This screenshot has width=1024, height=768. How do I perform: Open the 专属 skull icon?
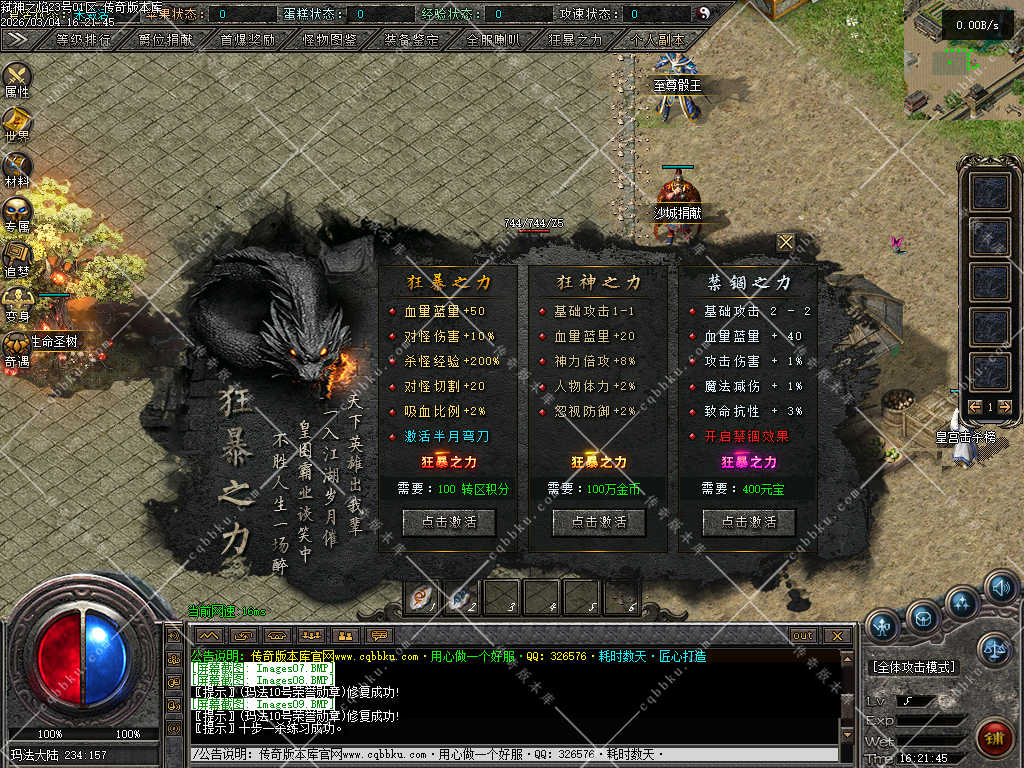tap(17, 212)
